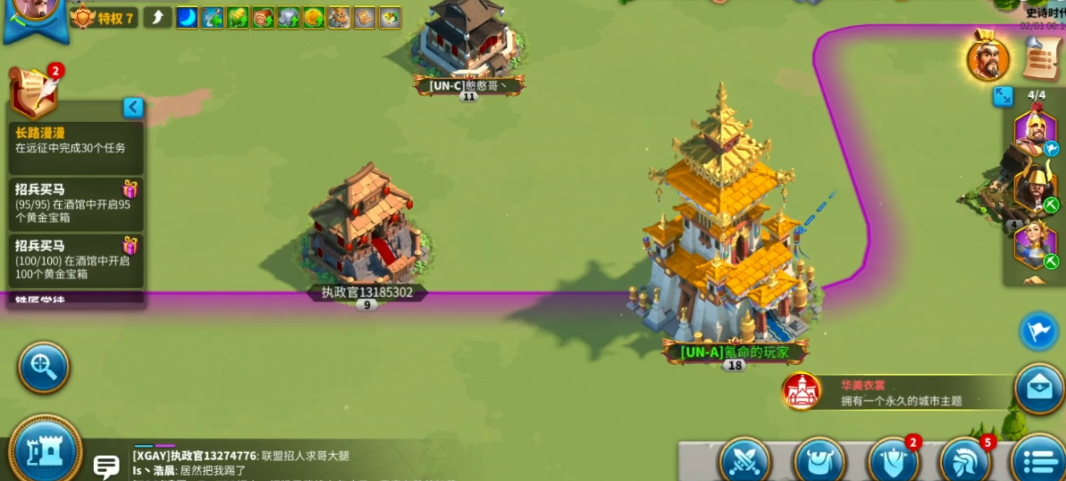Click the white up-arrow boost icon

pos(158,17)
